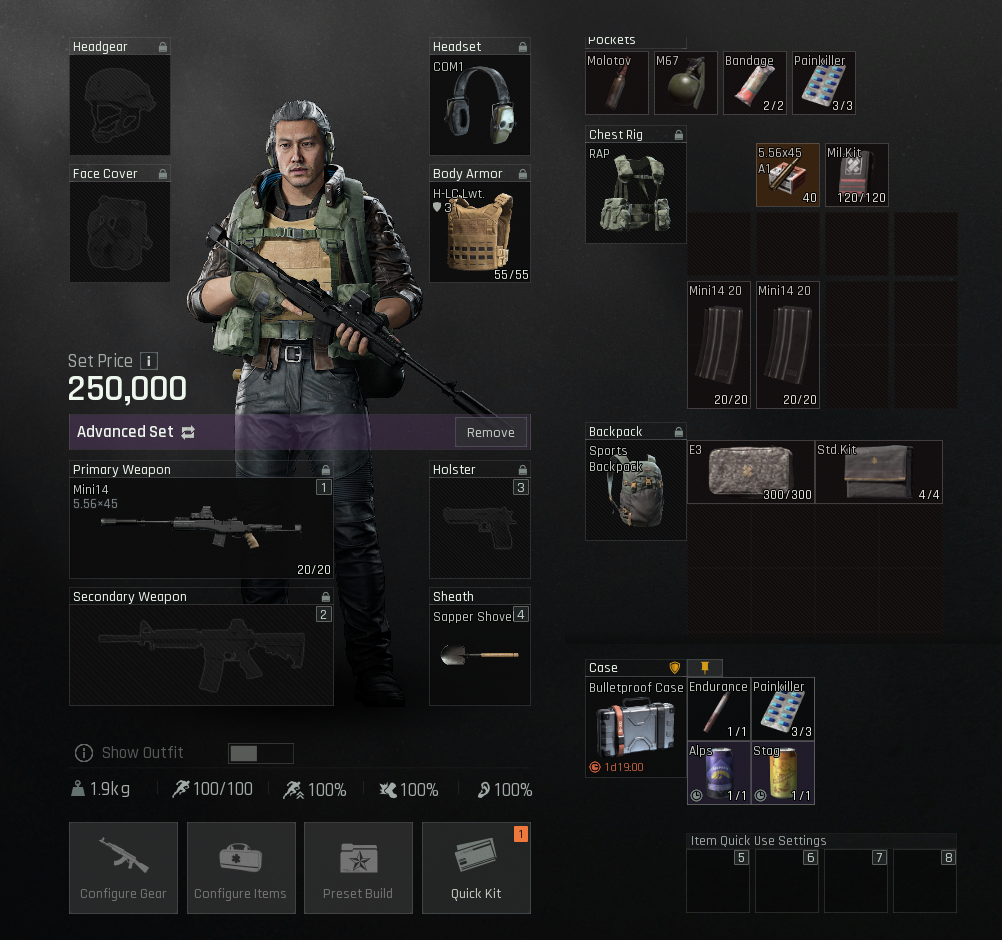Select the Molotov in pockets

617,84
